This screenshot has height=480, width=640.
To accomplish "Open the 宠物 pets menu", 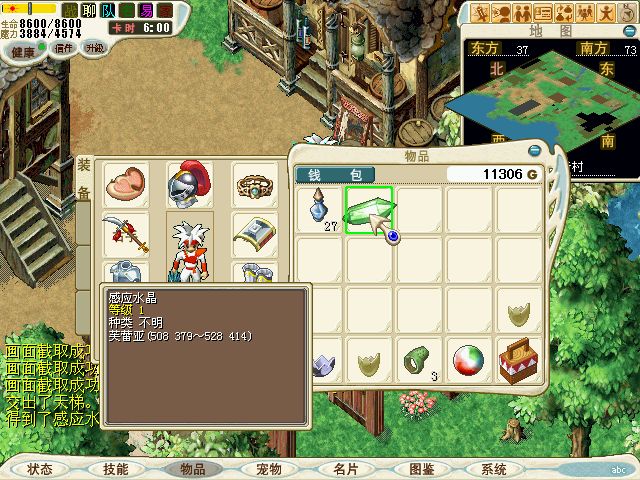I will point(268,469).
